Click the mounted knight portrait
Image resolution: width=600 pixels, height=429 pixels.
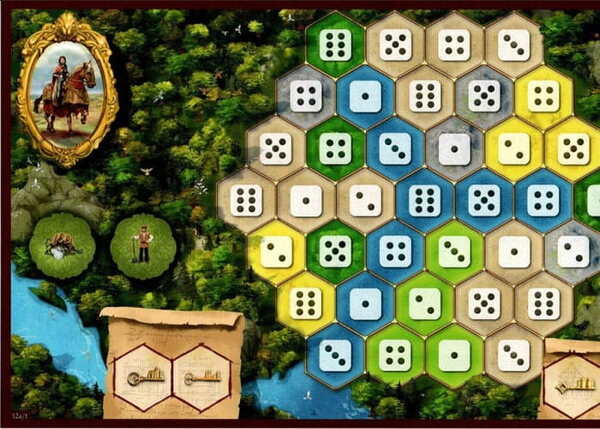coord(67,88)
